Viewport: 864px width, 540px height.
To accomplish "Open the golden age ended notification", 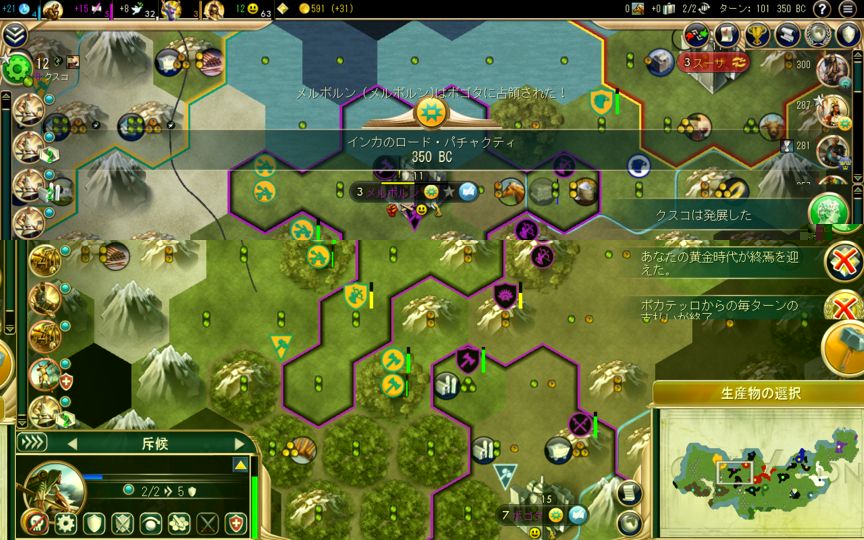I will 843,263.
